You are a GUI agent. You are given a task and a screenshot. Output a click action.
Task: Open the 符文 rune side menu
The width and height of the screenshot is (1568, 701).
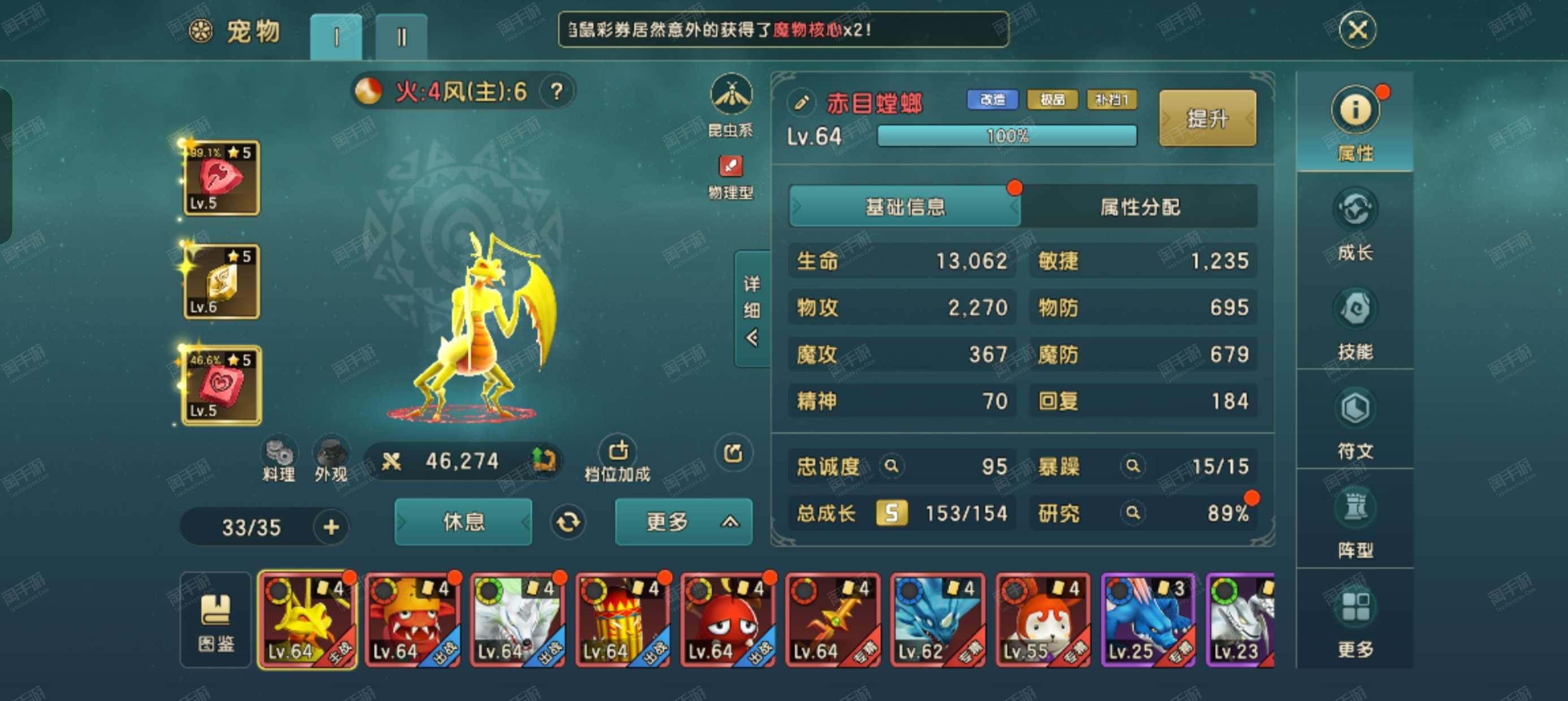click(x=1355, y=423)
